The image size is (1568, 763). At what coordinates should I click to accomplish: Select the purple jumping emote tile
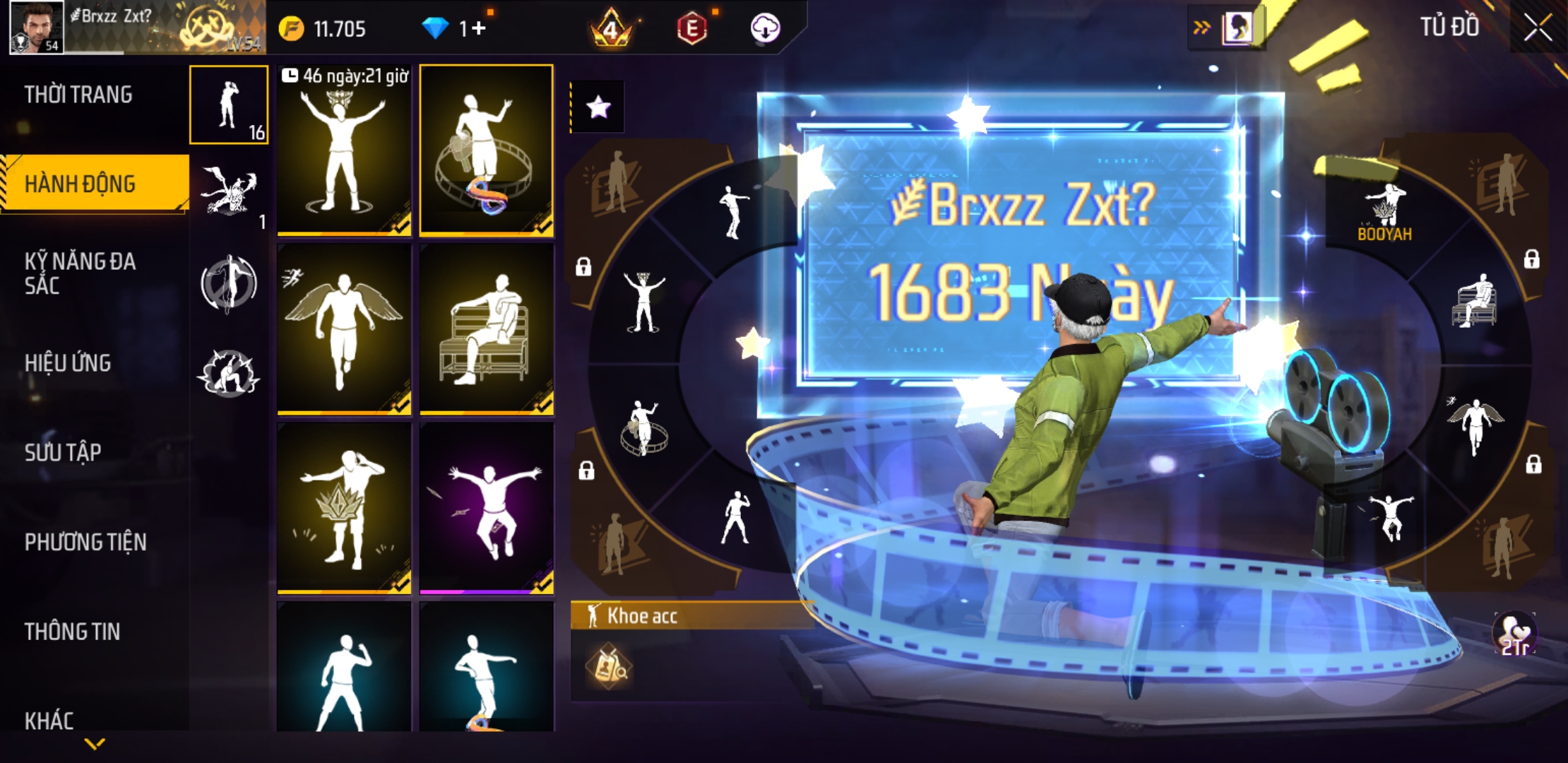[x=487, y=509]
